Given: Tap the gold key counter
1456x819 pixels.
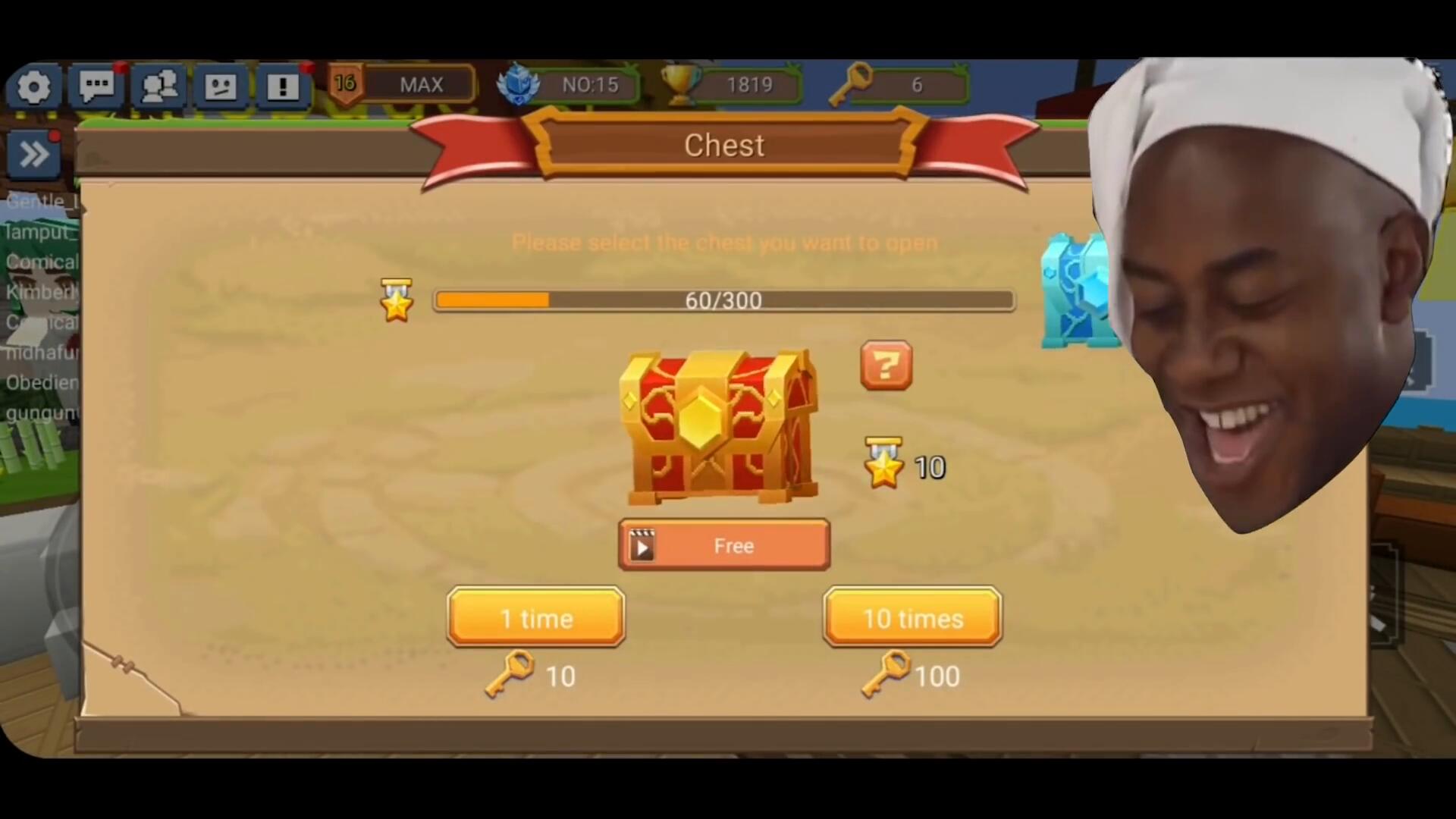Looking at the screenshot, I should tap(897, 84).
